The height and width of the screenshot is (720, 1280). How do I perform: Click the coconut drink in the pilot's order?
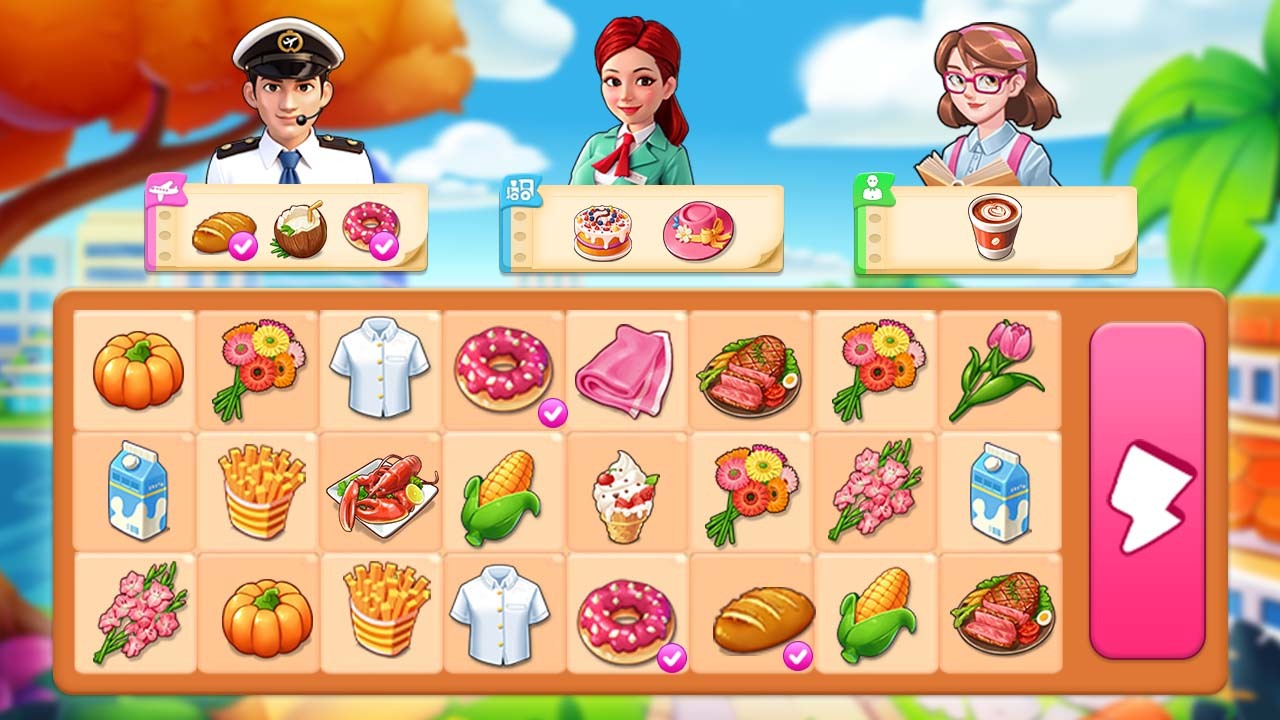[x=300, y=230]
